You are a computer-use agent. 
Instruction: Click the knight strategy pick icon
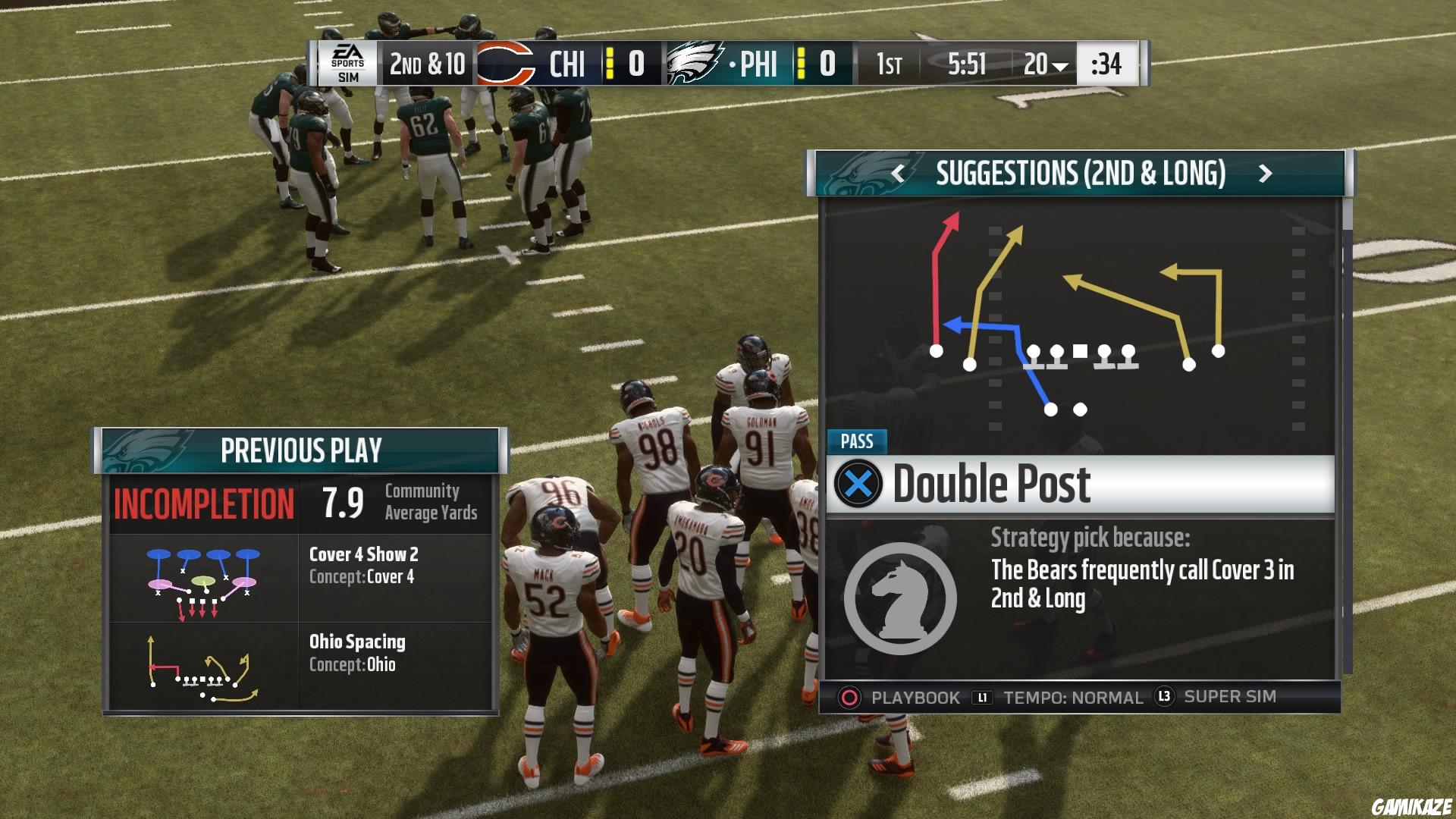click(x=902, y=597)
